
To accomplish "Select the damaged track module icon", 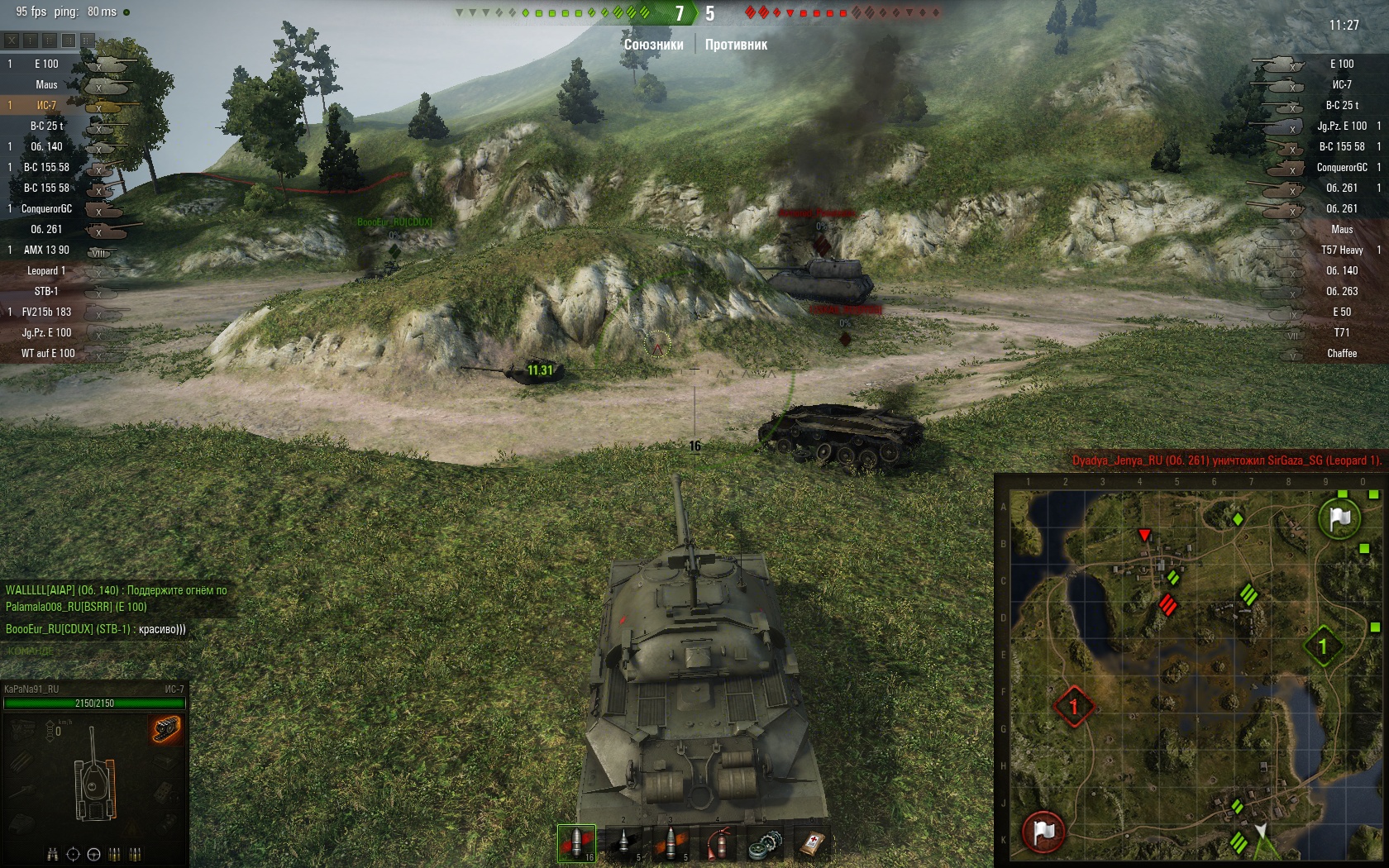I will tap(165, 729).
